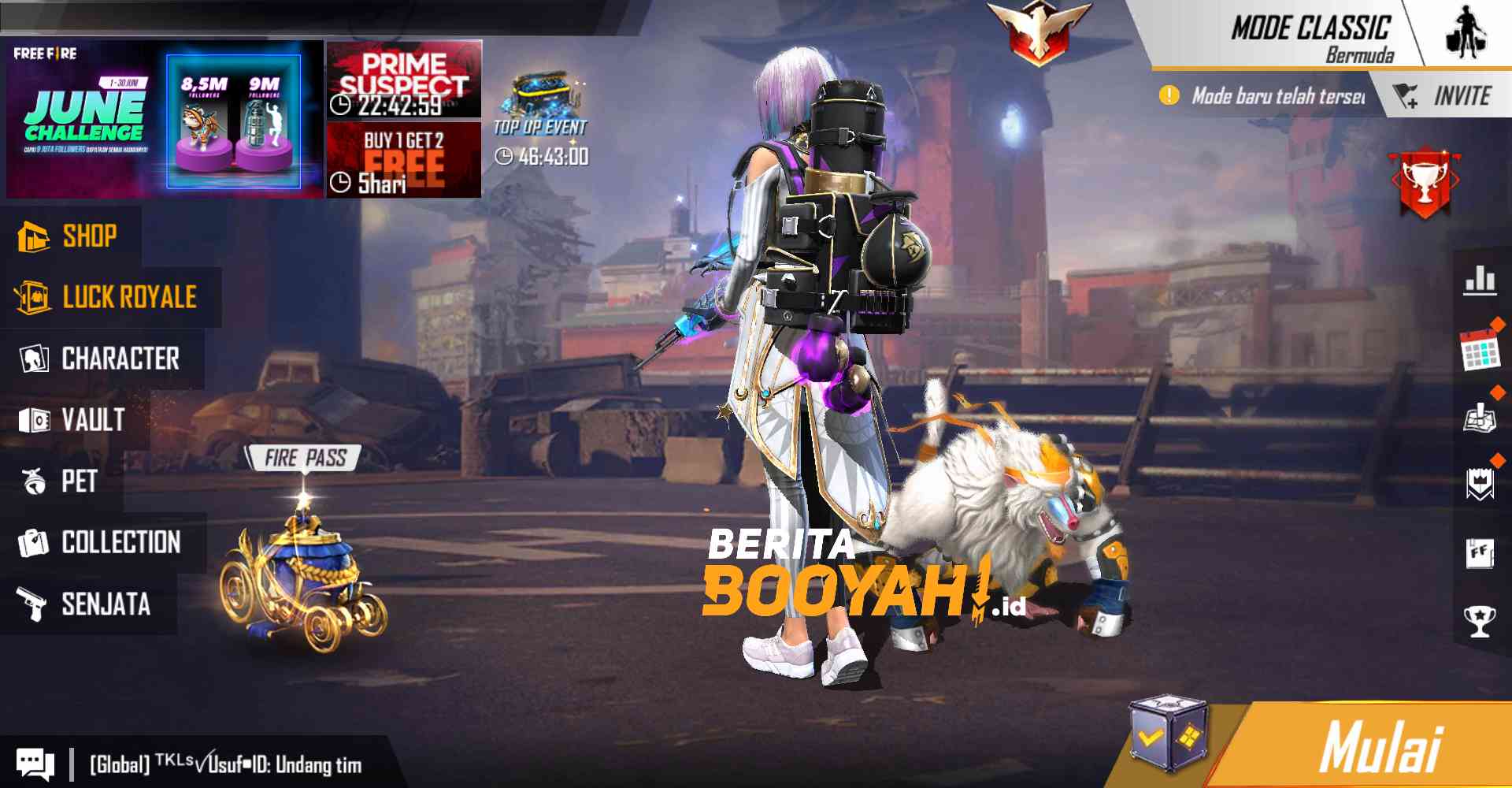The width and height of the screenshot is (1512, 788).
Task: Switch to the Prime Suspect event tab
Action: tap(402, 79)
